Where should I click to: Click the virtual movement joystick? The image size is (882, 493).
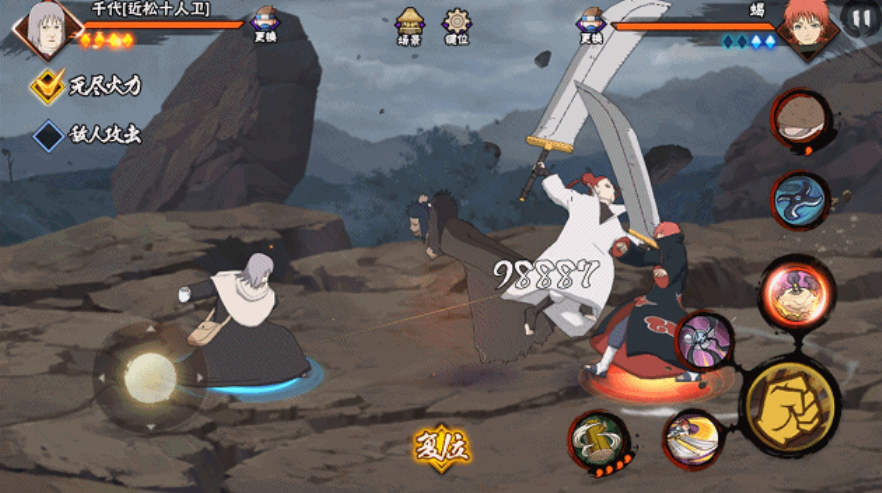[x=149, y=375]
